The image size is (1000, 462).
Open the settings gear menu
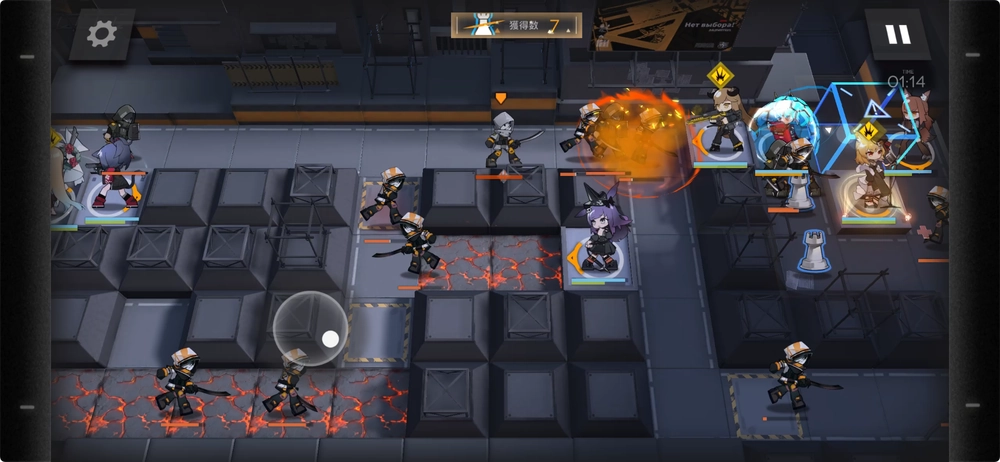pos(101,35)
